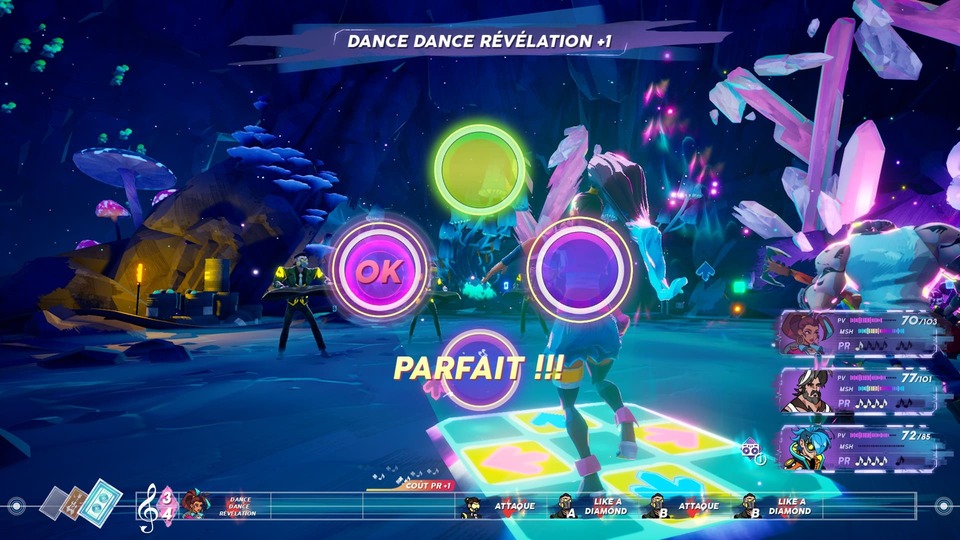Select the Dance Dance Révélation timeline entry
Viewport: 960px width, 540px height.
tap(220, 506)
